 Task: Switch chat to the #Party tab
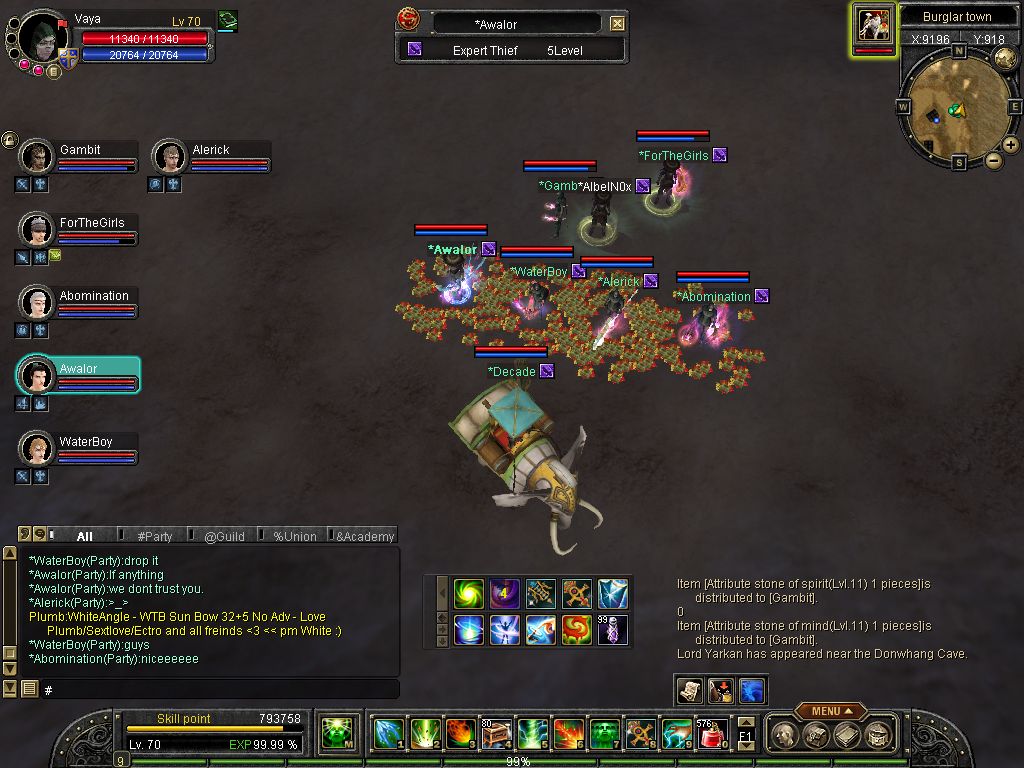coord(155,536)
